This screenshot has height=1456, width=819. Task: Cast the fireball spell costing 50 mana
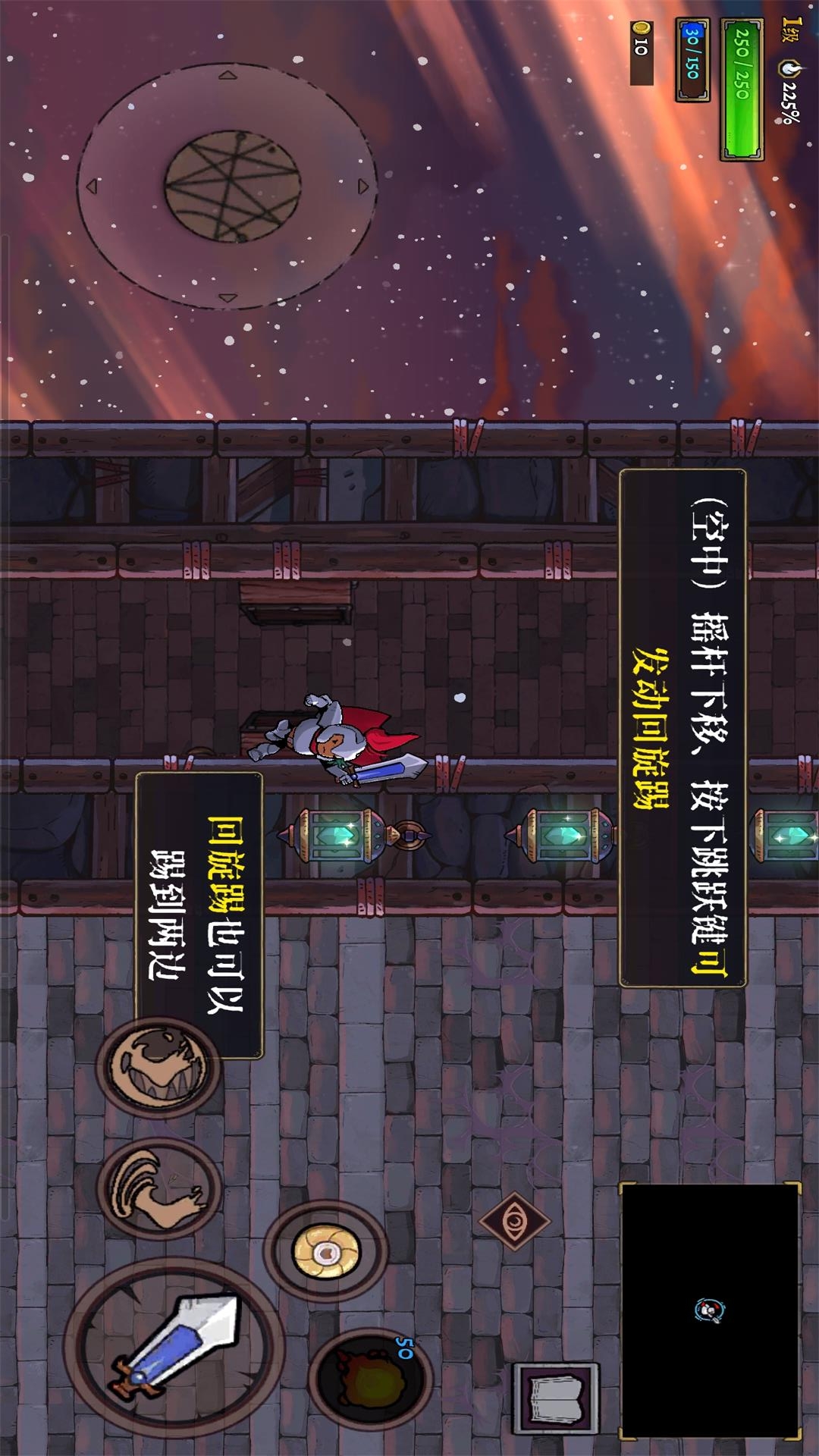[x=369, y=1376]
